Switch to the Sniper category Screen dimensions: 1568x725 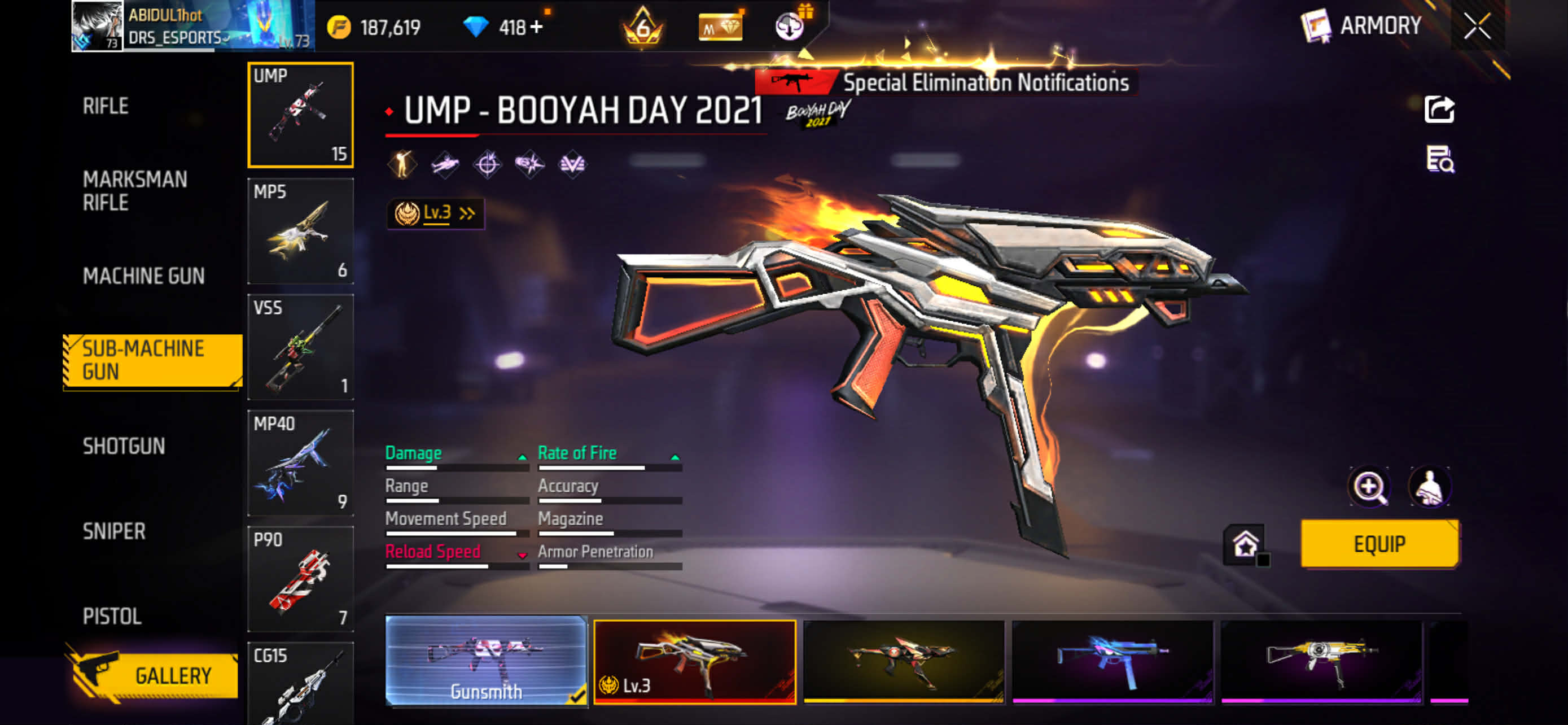click(x=114, y=531)
